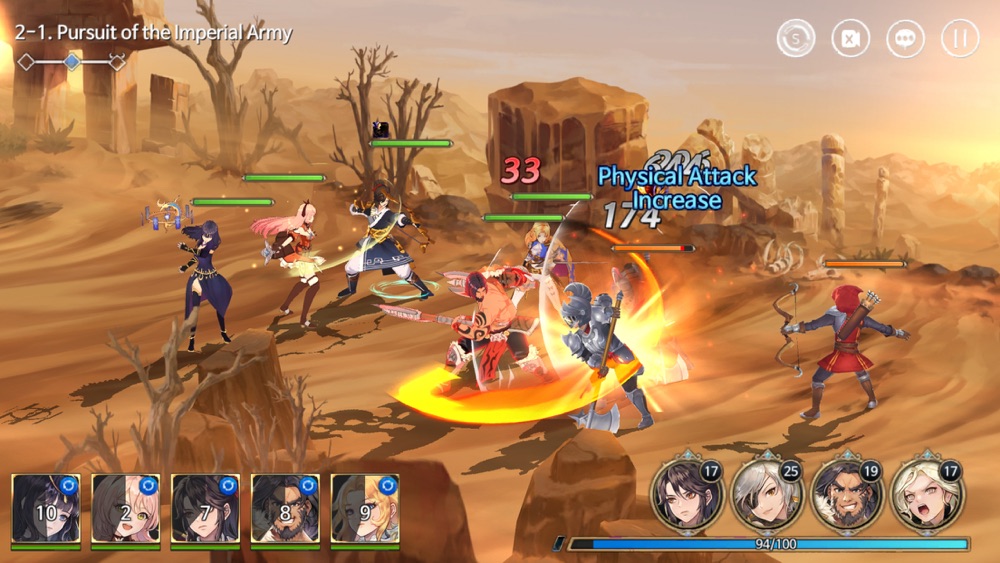
Task: Select the blonde hero card showing 9
Action: click(365, 509)
